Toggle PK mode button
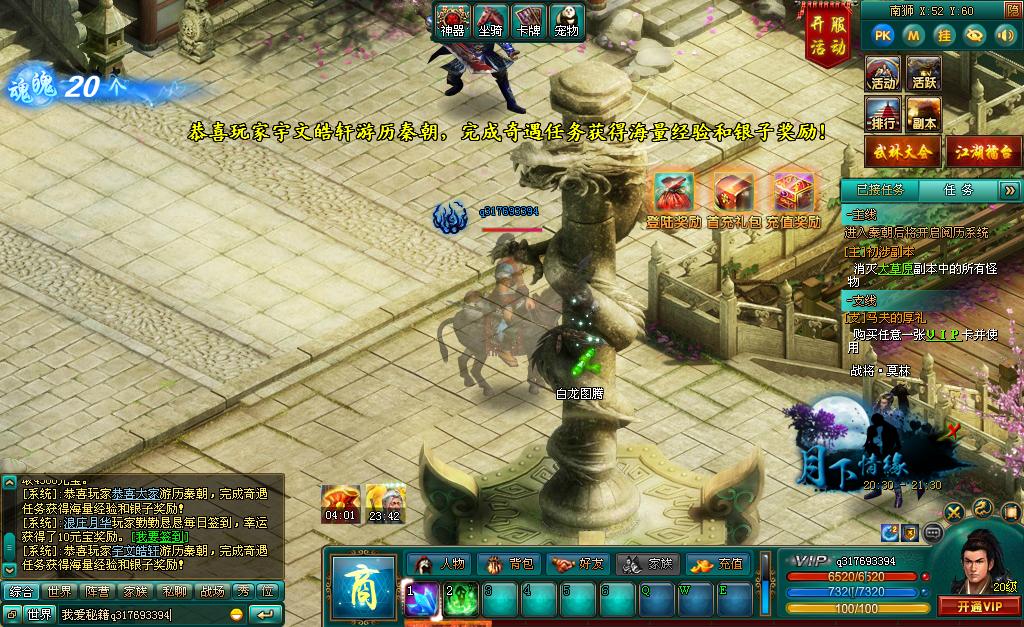The width and height of the screenshot is (1024, 627). point(883,35)
